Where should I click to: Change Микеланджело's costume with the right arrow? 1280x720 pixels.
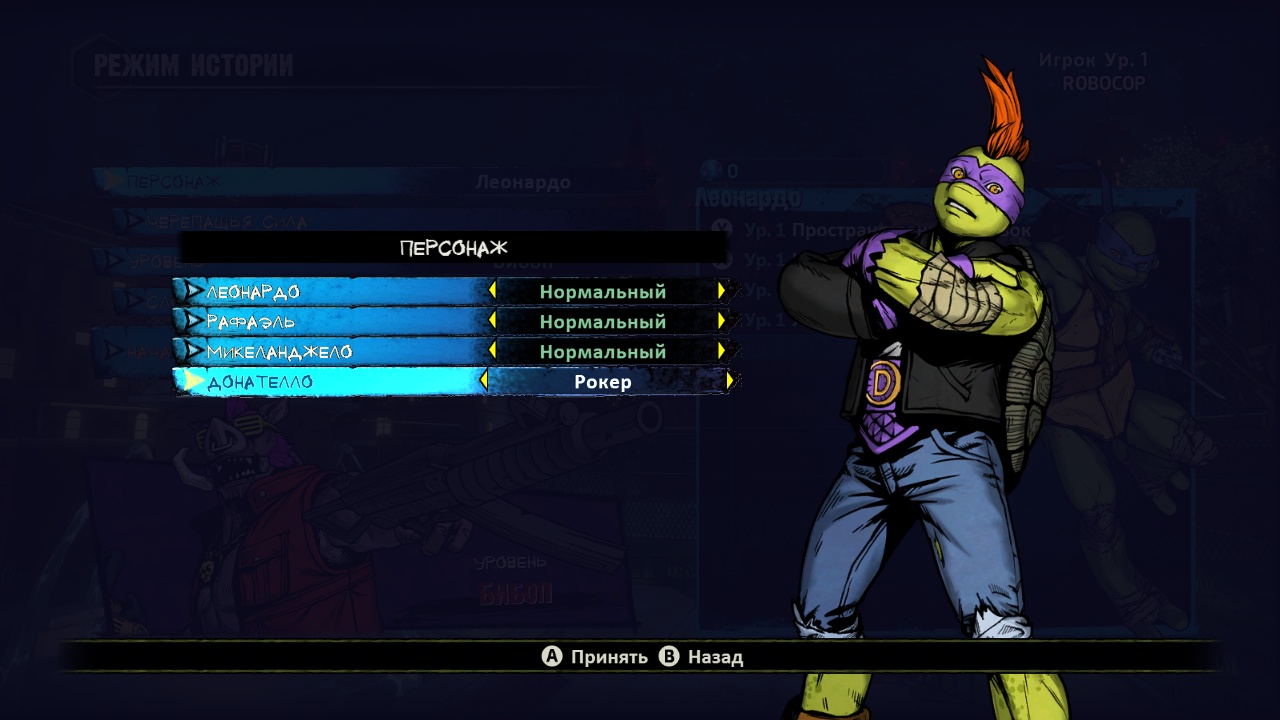click(721, 351)
